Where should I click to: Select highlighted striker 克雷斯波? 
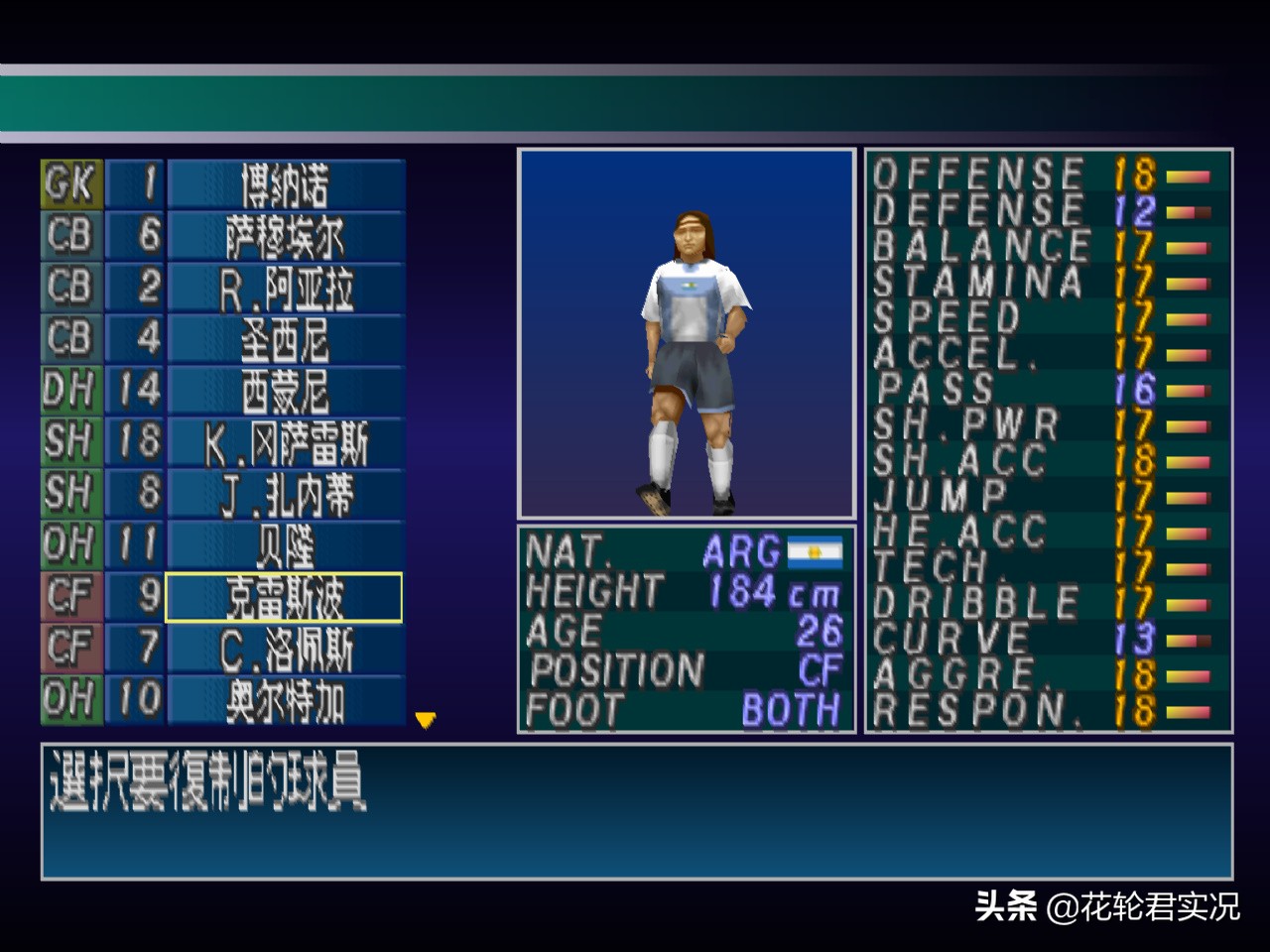point(285,597)
